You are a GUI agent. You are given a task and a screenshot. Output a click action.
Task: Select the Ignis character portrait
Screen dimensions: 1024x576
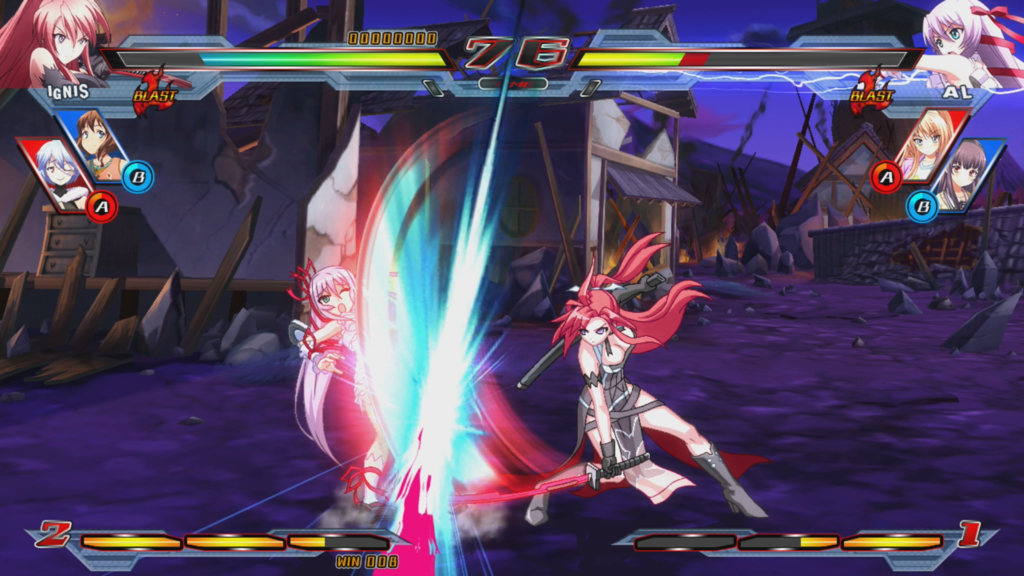52,40
